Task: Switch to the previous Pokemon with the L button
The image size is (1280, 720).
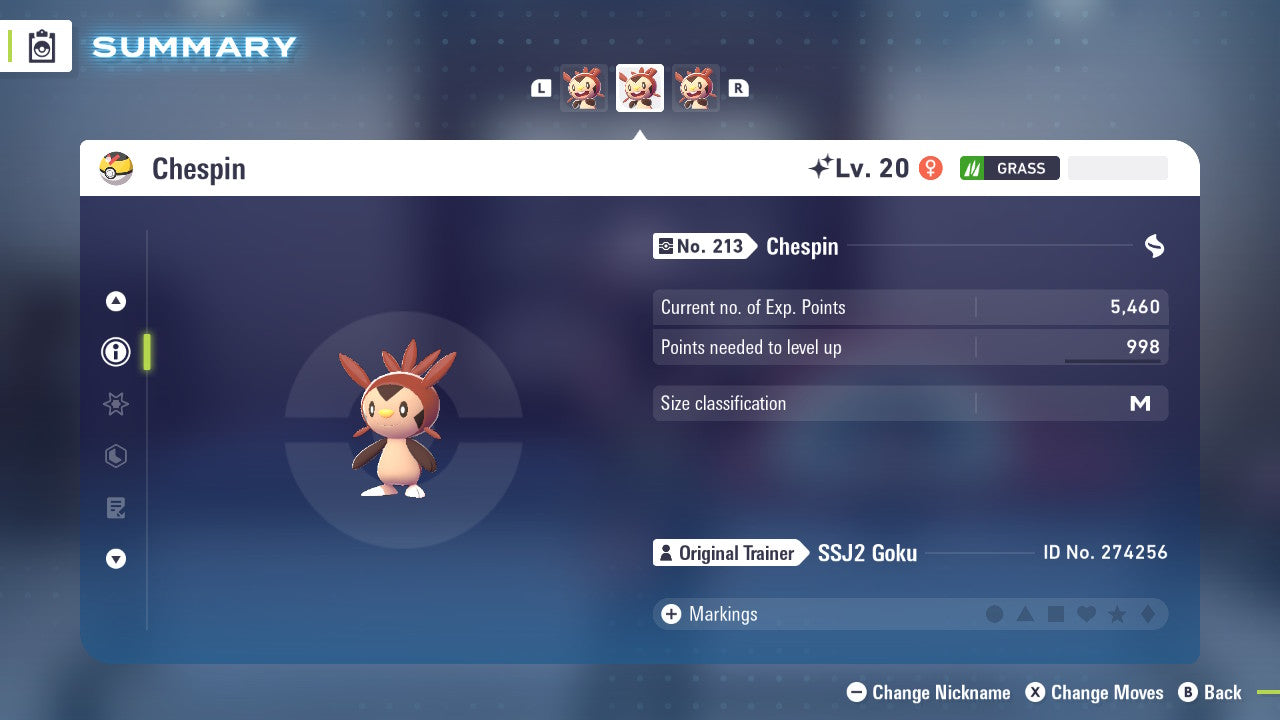Action: pos(540,88)
